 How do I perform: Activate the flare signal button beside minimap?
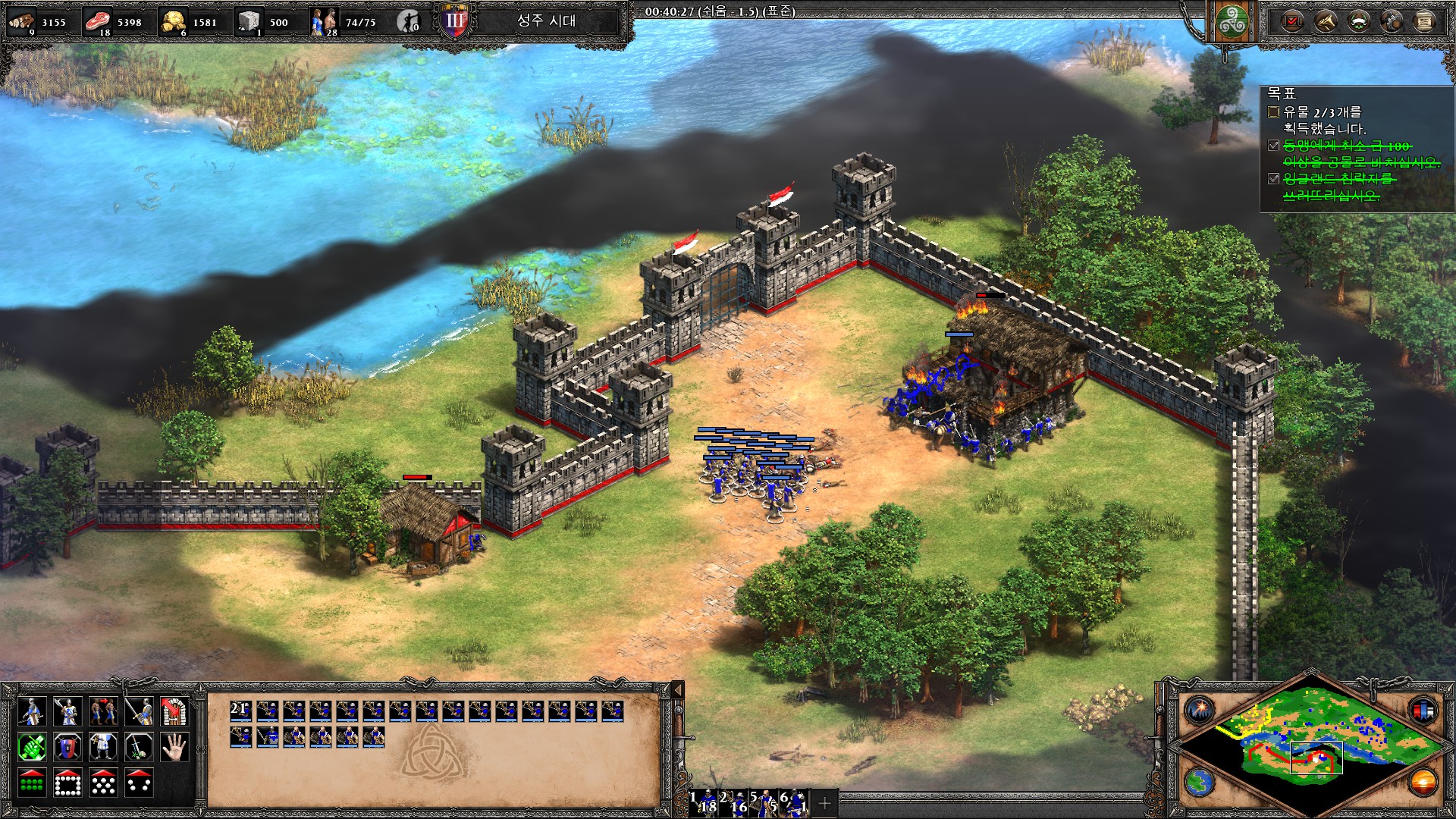click(x=1200, y=711)
